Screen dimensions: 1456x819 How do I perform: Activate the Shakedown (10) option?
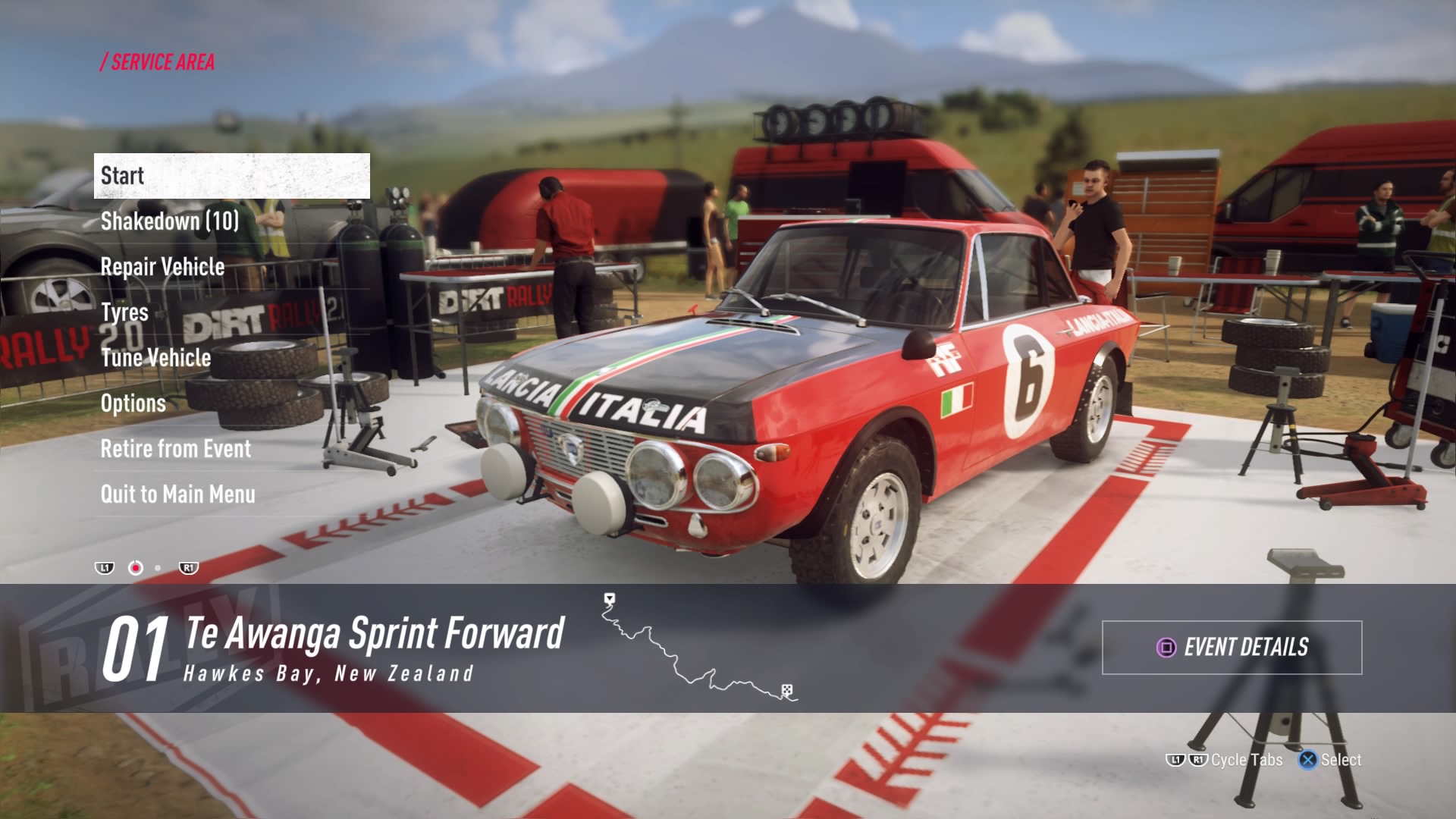click(168, 221)
